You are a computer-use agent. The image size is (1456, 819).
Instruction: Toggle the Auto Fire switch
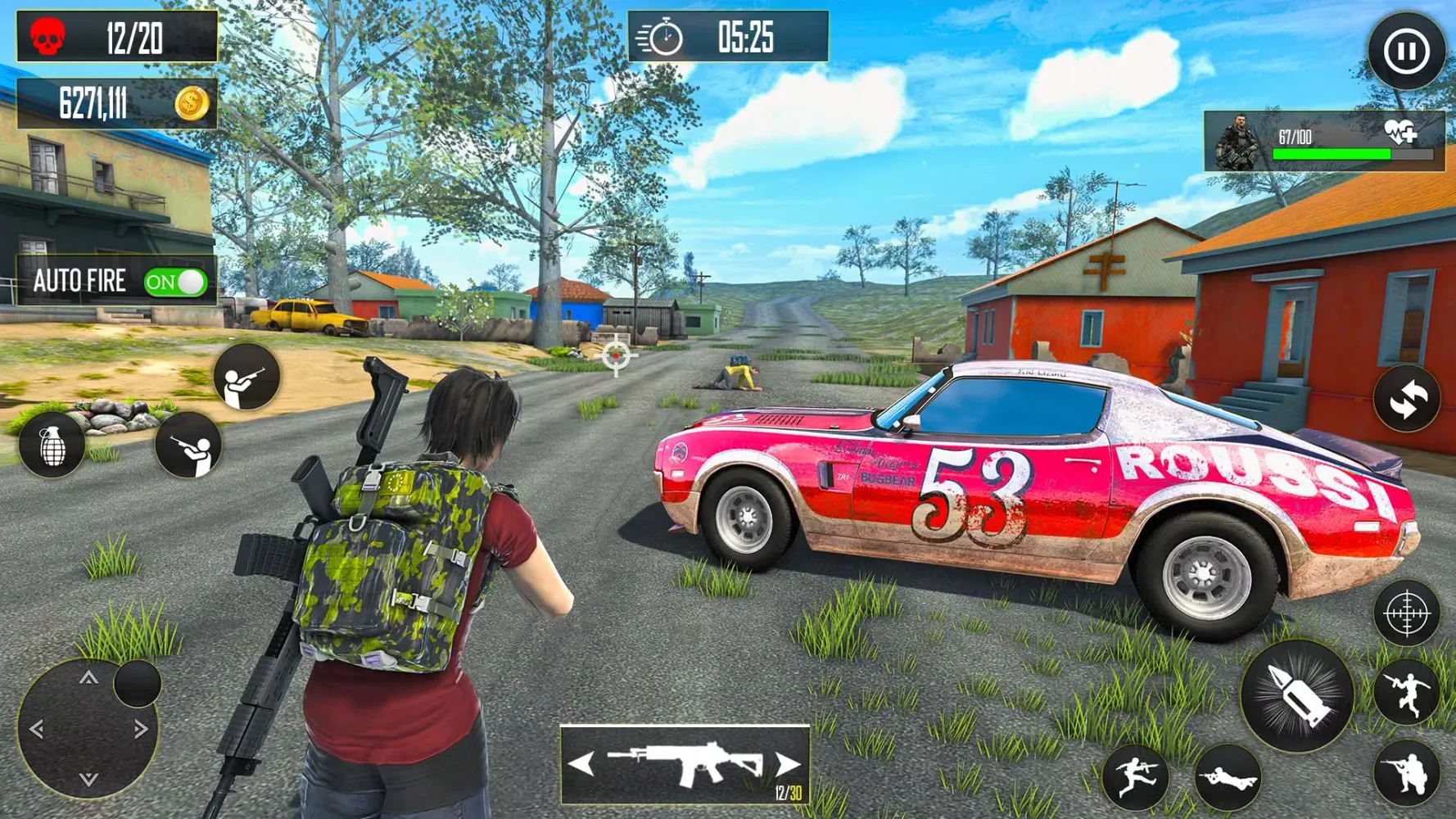tap(175, 283)
